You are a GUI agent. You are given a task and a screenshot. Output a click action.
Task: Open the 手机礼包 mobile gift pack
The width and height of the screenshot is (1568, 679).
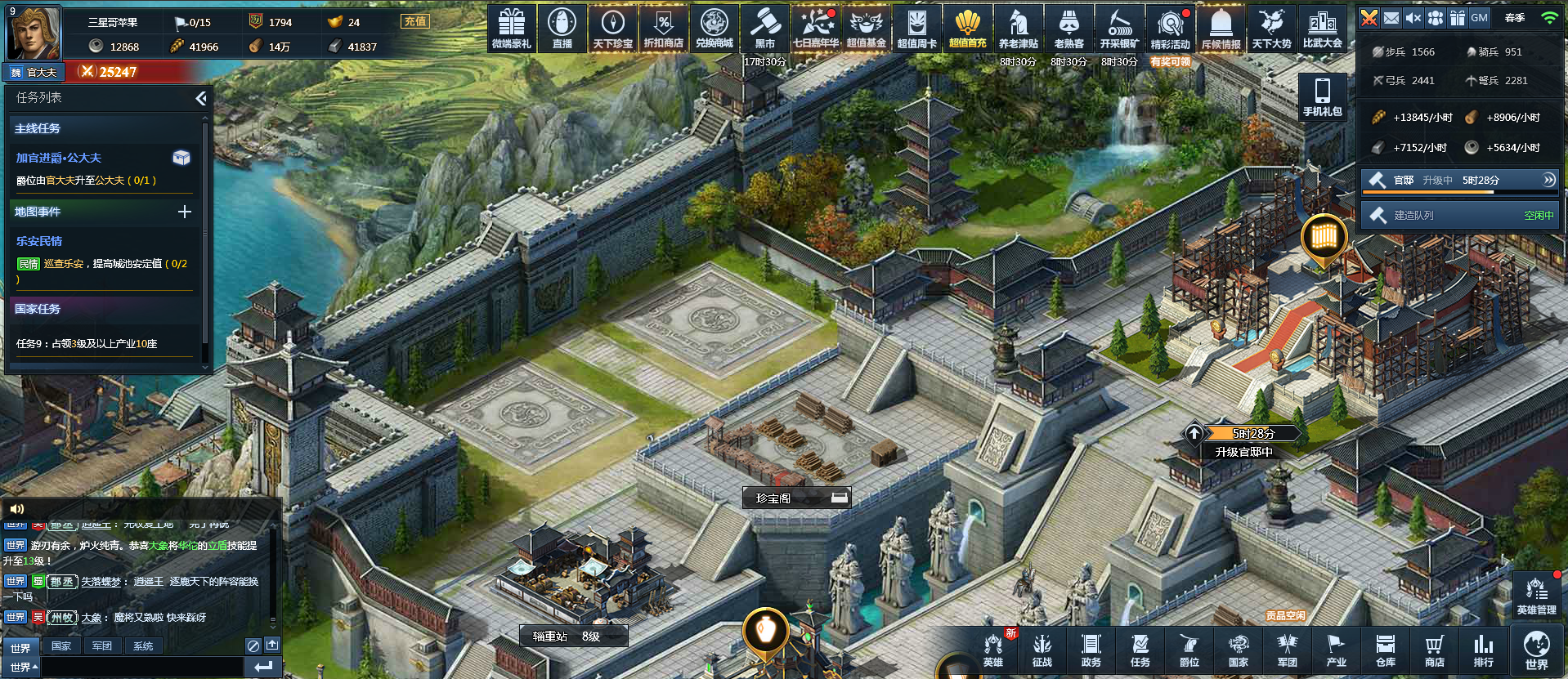1322,96
